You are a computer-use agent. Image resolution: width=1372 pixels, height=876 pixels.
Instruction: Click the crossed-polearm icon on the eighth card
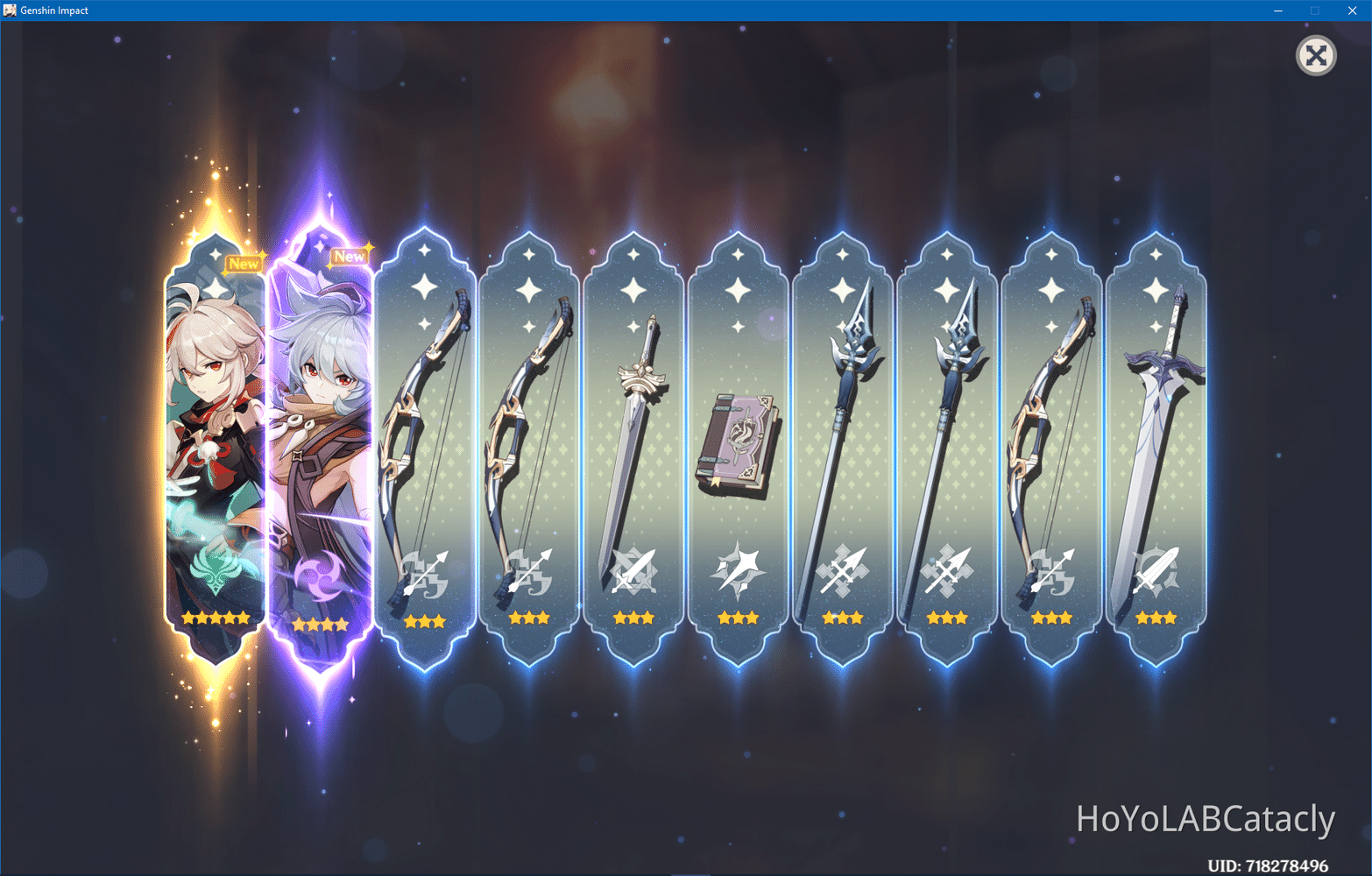point(947,569)
